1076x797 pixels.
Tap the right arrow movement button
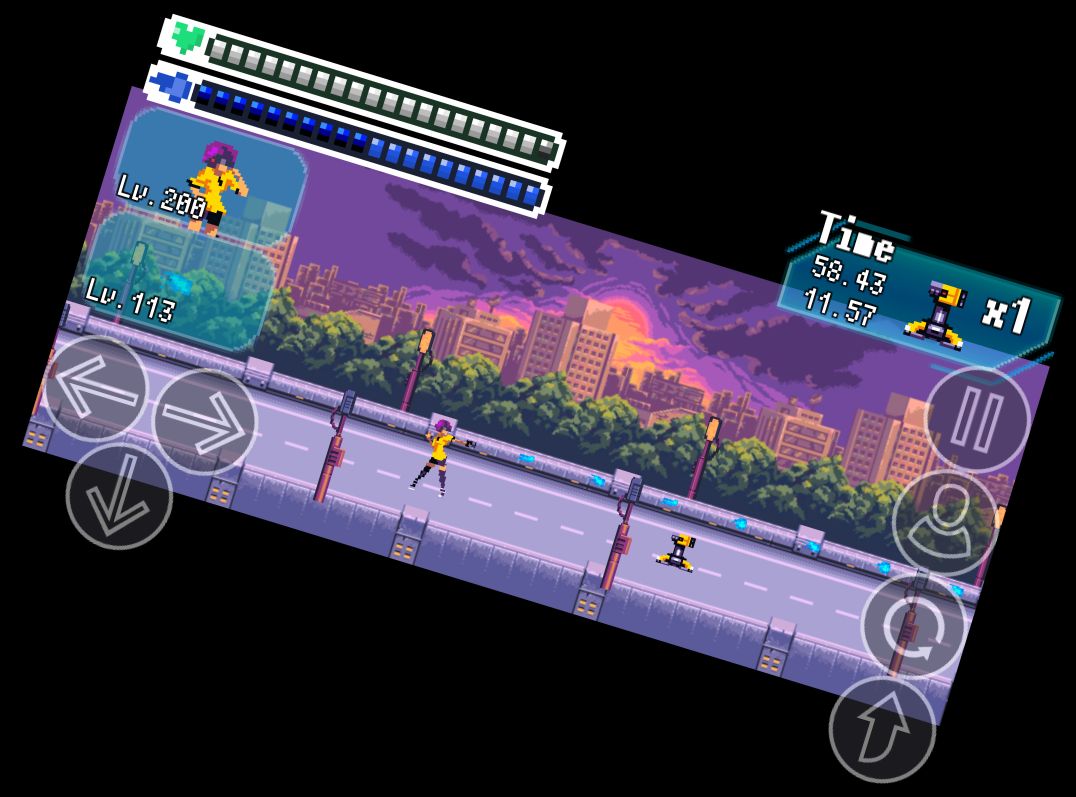(x=205, y=422)
